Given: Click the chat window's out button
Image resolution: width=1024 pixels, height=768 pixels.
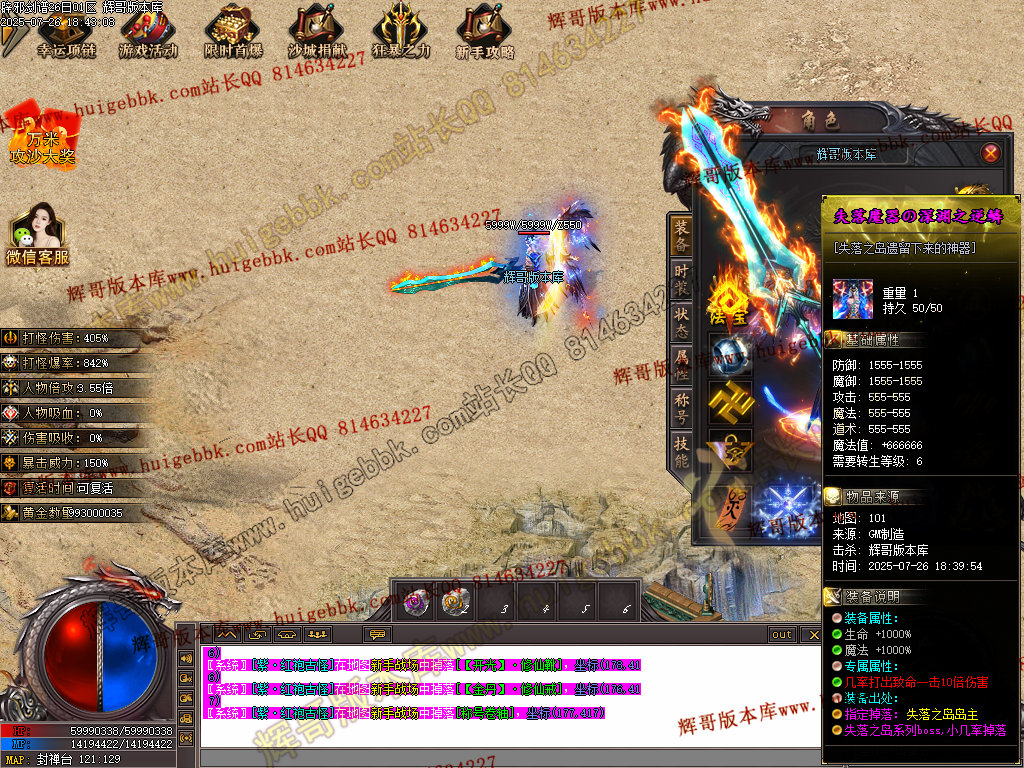Looking at the screenshot, I should [x=782, y=634].
